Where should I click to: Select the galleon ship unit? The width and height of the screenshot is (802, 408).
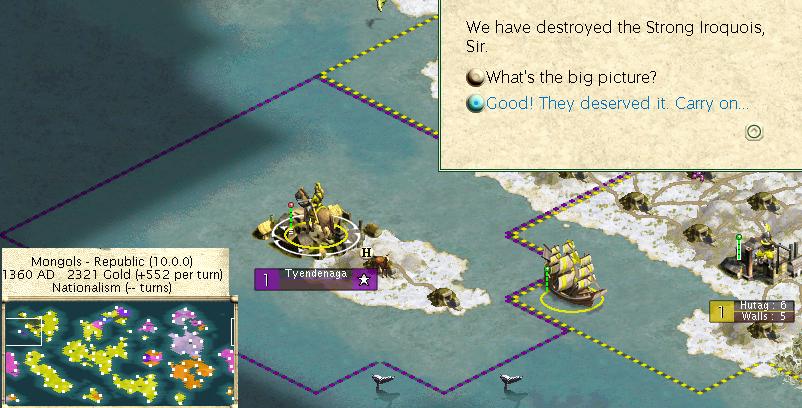tap(571, 271)
